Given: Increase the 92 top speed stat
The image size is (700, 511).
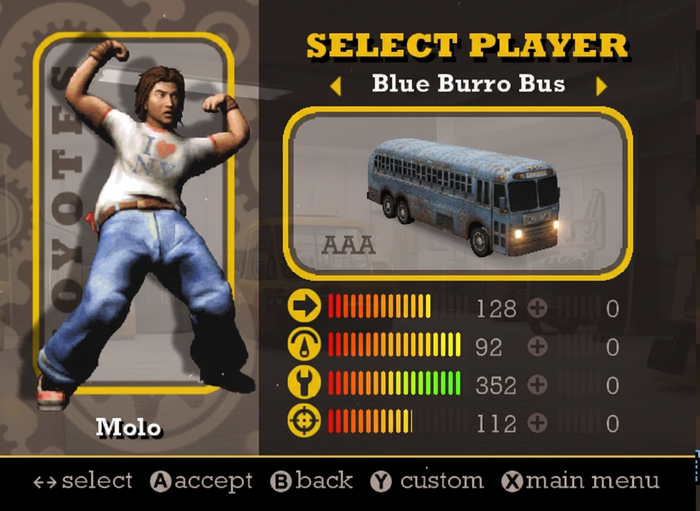Looking at the screenshot, I should pyautogui.click(x=538, y=346).
